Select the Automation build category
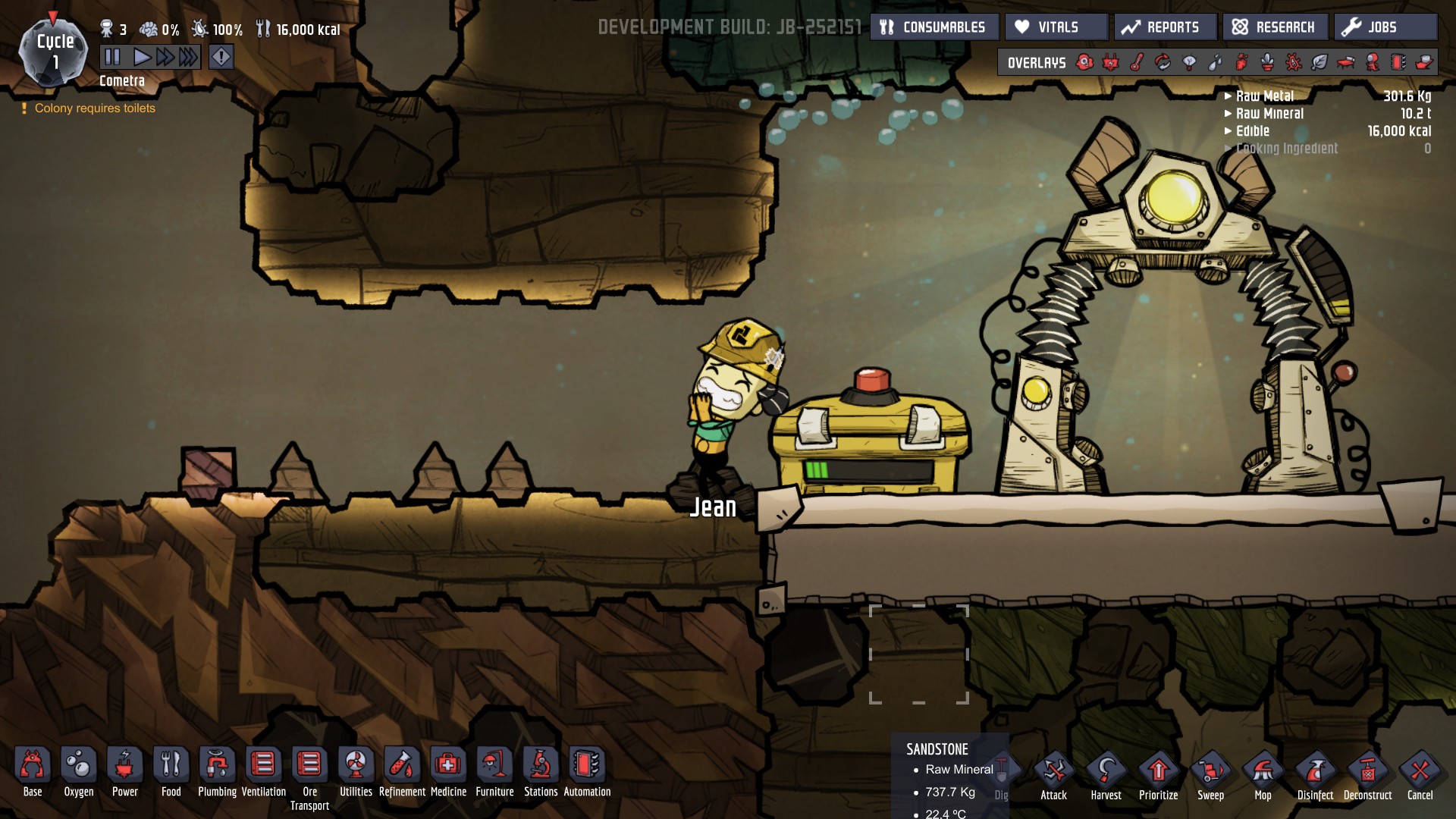Image resolution: width=1456 pixels, height=819 pixels. point(587,766)
